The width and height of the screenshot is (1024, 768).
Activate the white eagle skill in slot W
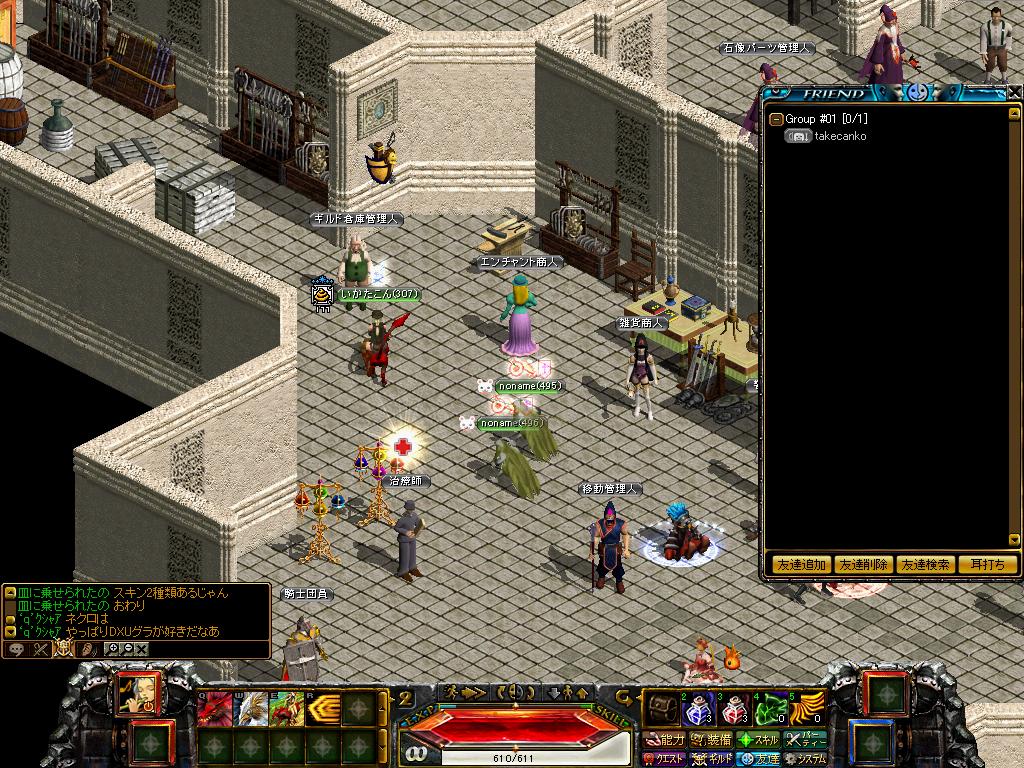click(x=250, y=709)
